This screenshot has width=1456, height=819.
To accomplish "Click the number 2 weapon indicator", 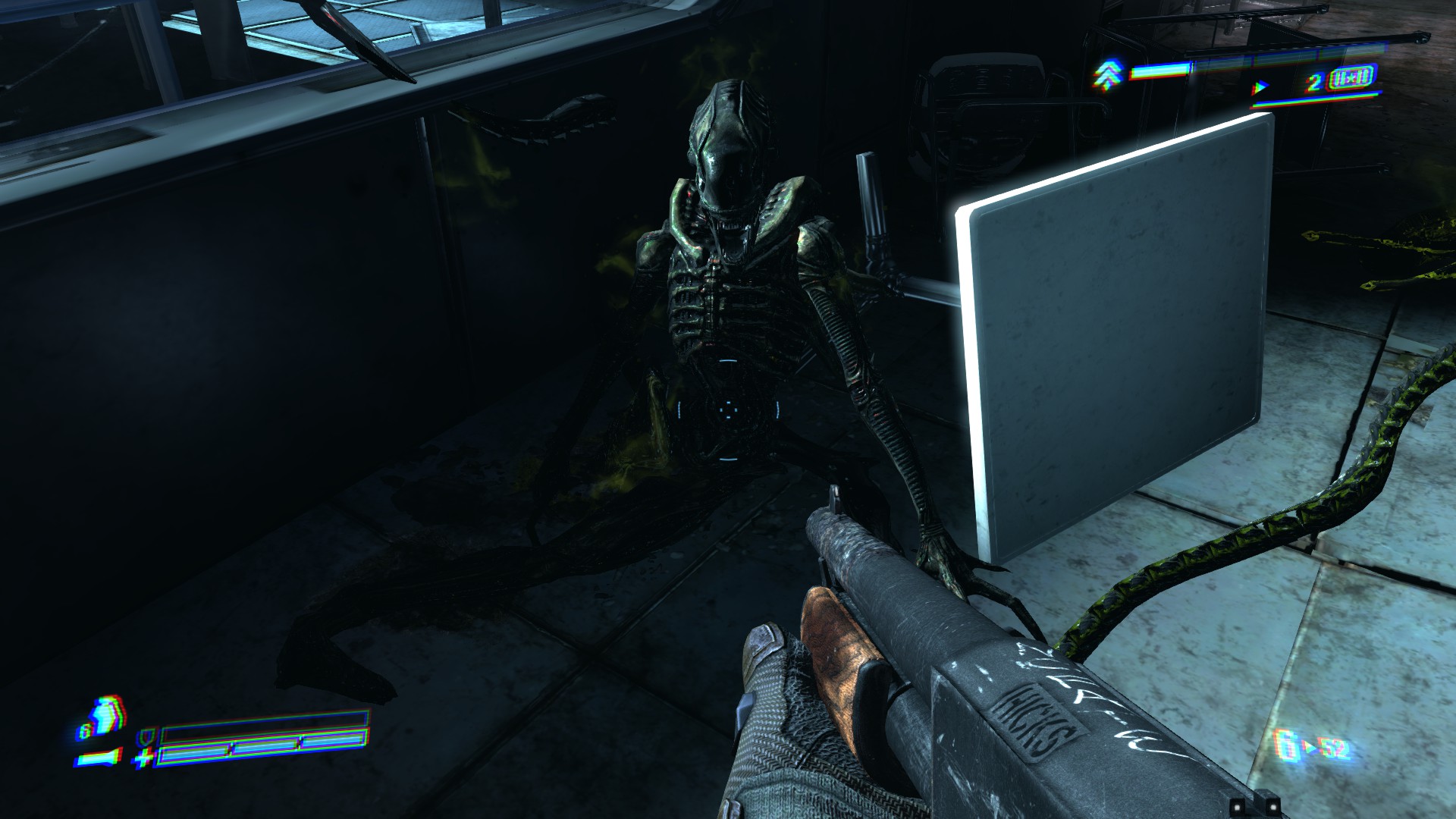I will pos(1314,83).
